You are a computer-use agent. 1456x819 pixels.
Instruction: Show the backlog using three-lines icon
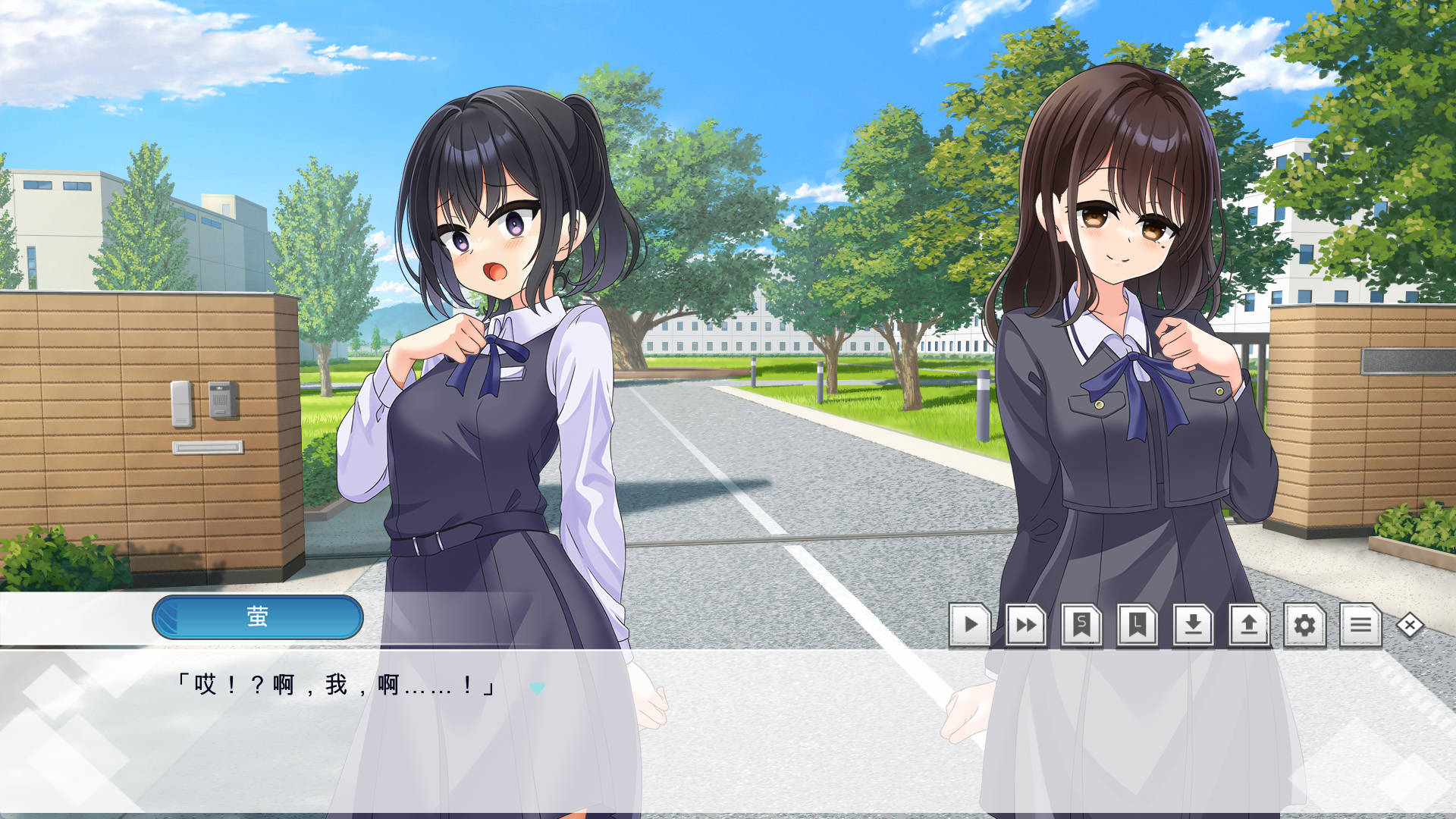click(x=1360, y=625)
